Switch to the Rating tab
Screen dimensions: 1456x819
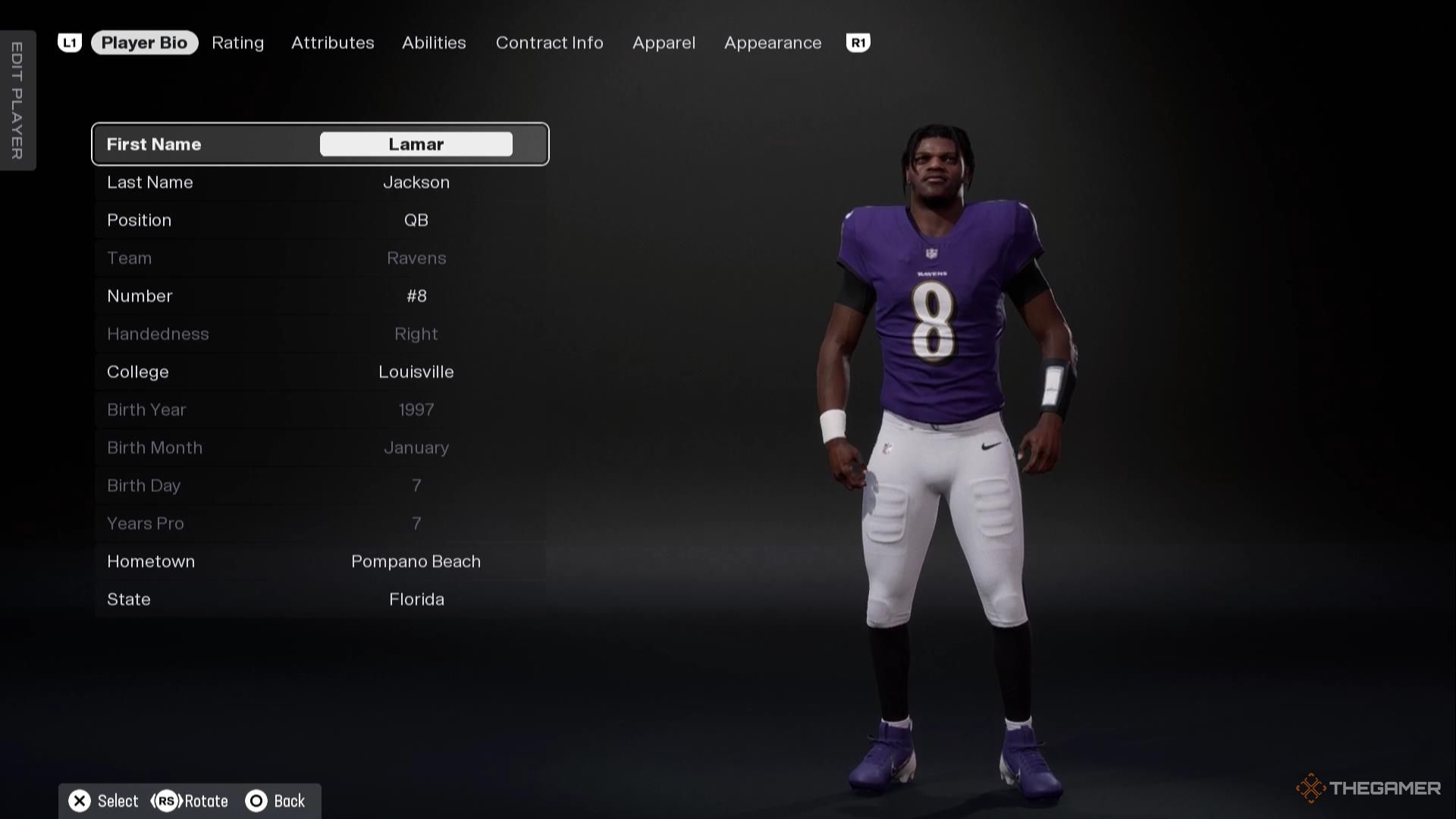click(237, 43)
